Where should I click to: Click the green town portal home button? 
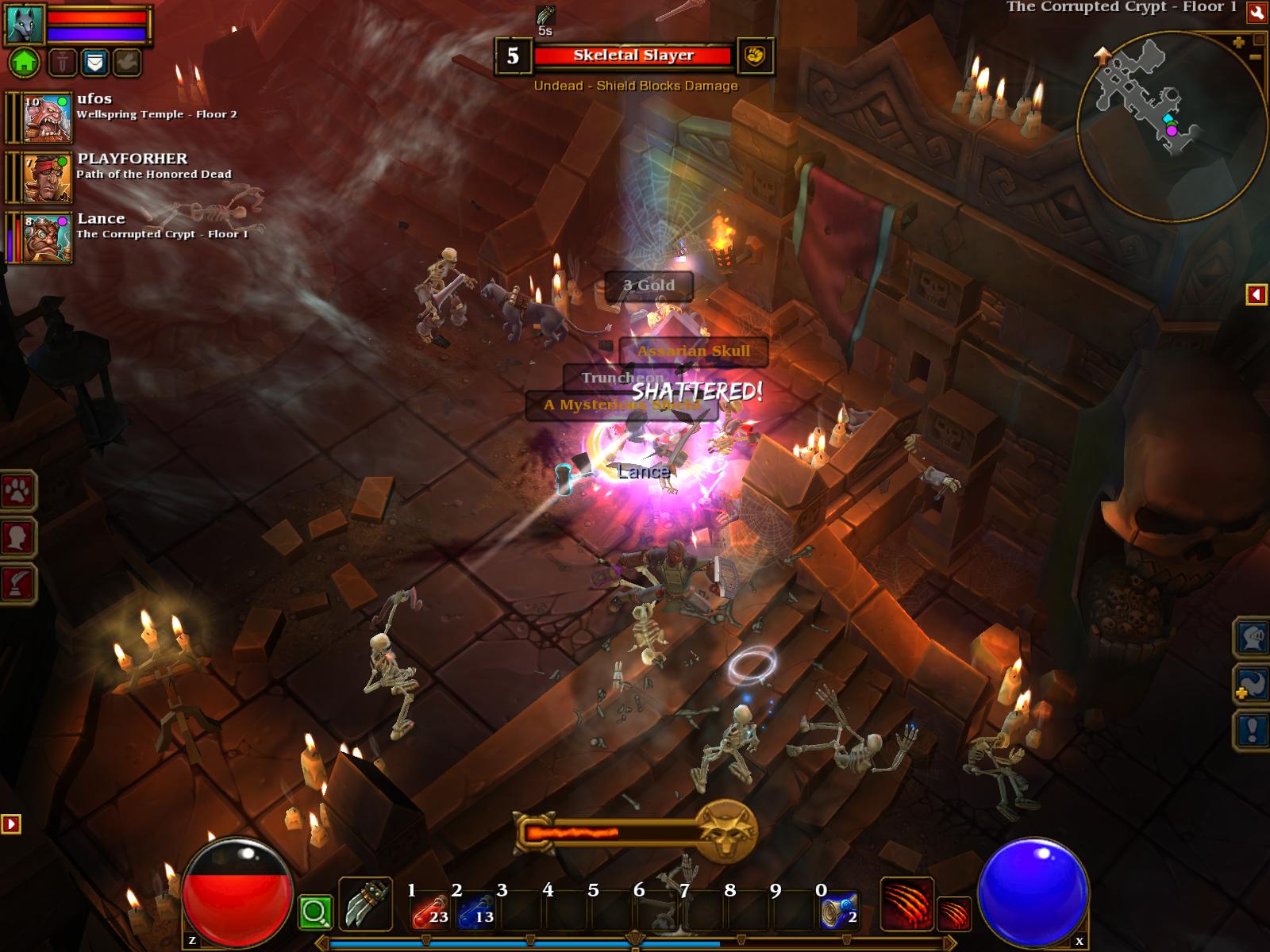tap(24, 62)
